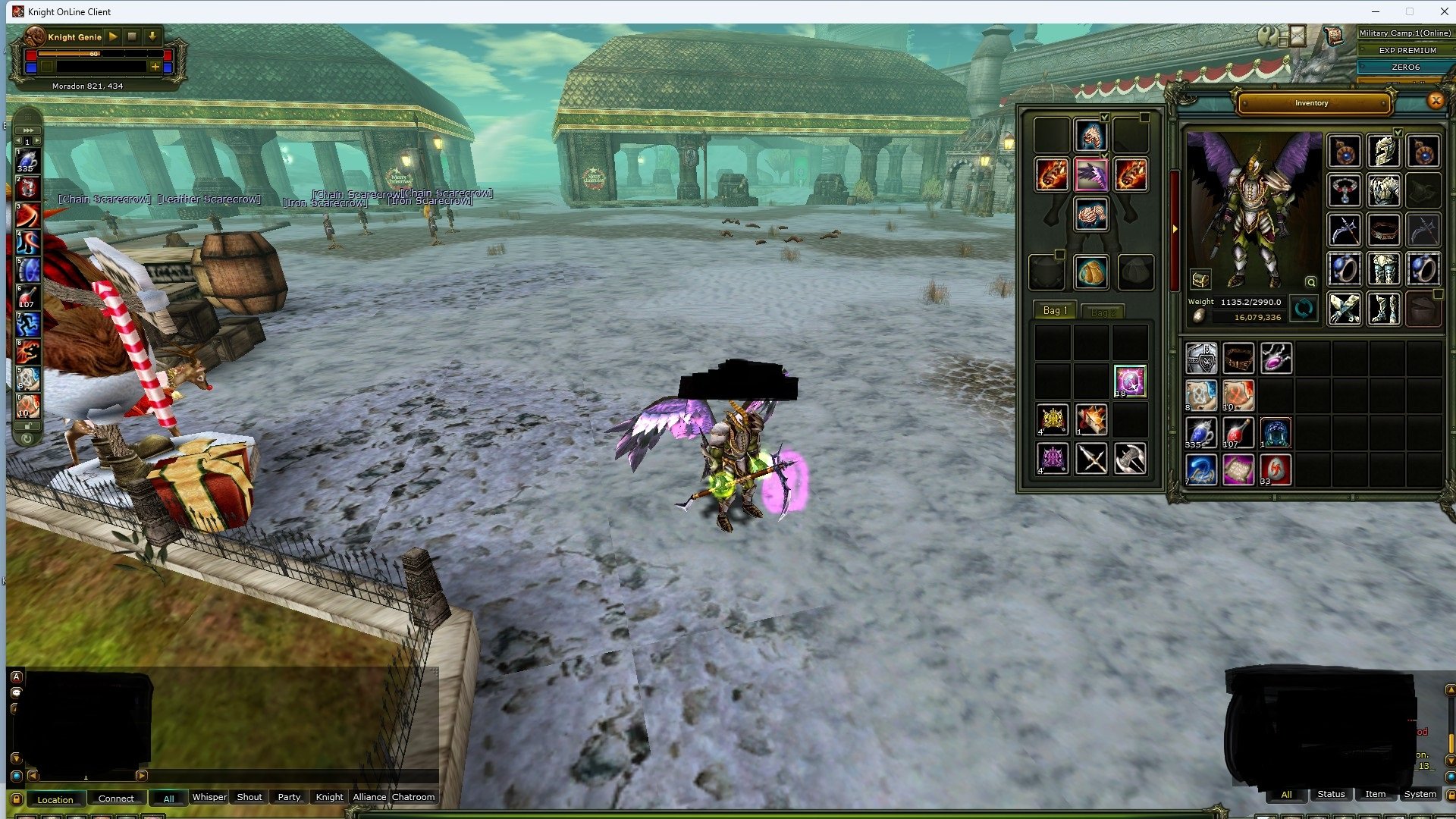Screen dimensions: 1456x819
Task: Select the topmost skill icon in the left skill bar
Action: click(x=29, y=161)
